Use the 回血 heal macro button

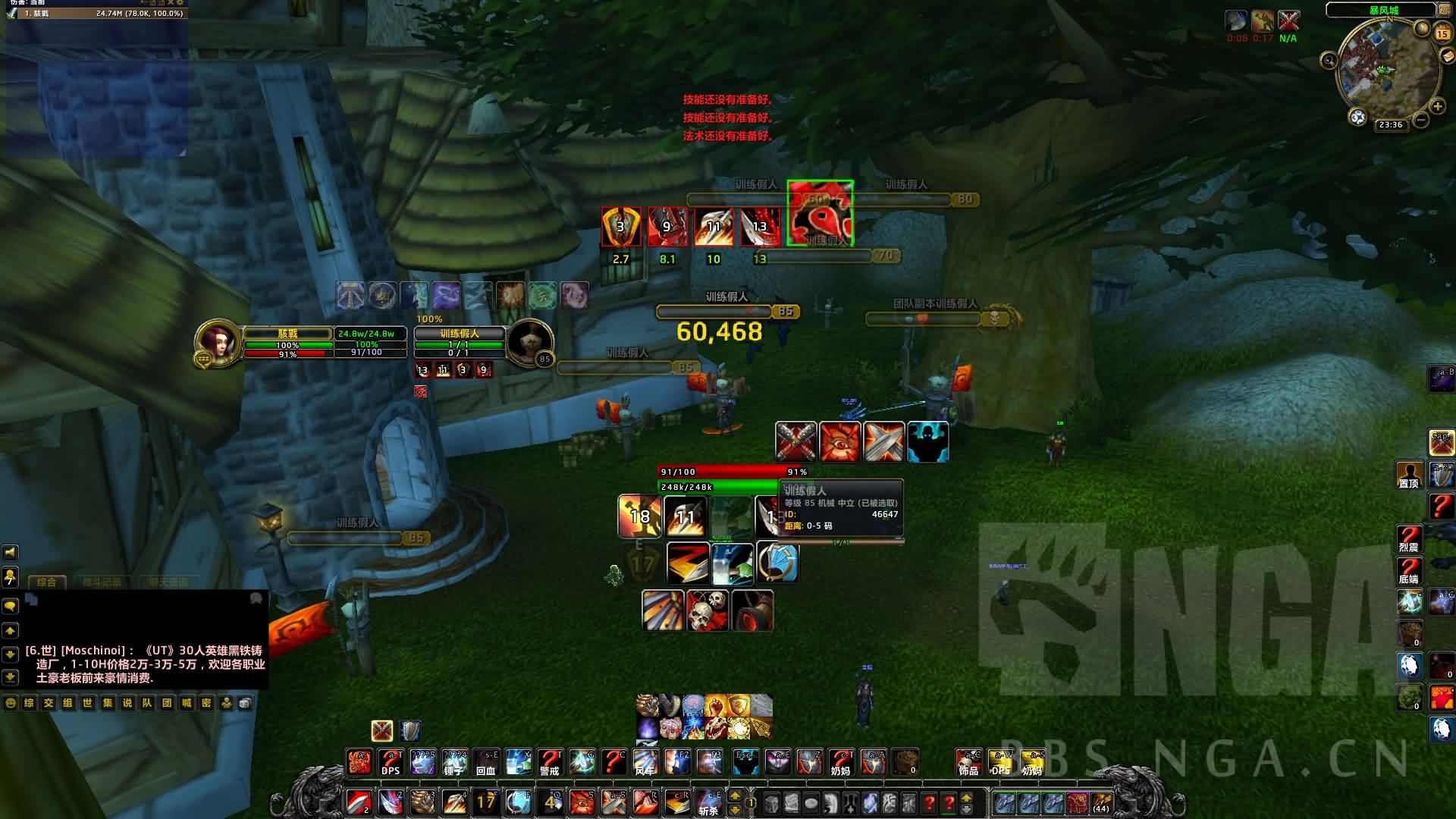pos(486,761)
